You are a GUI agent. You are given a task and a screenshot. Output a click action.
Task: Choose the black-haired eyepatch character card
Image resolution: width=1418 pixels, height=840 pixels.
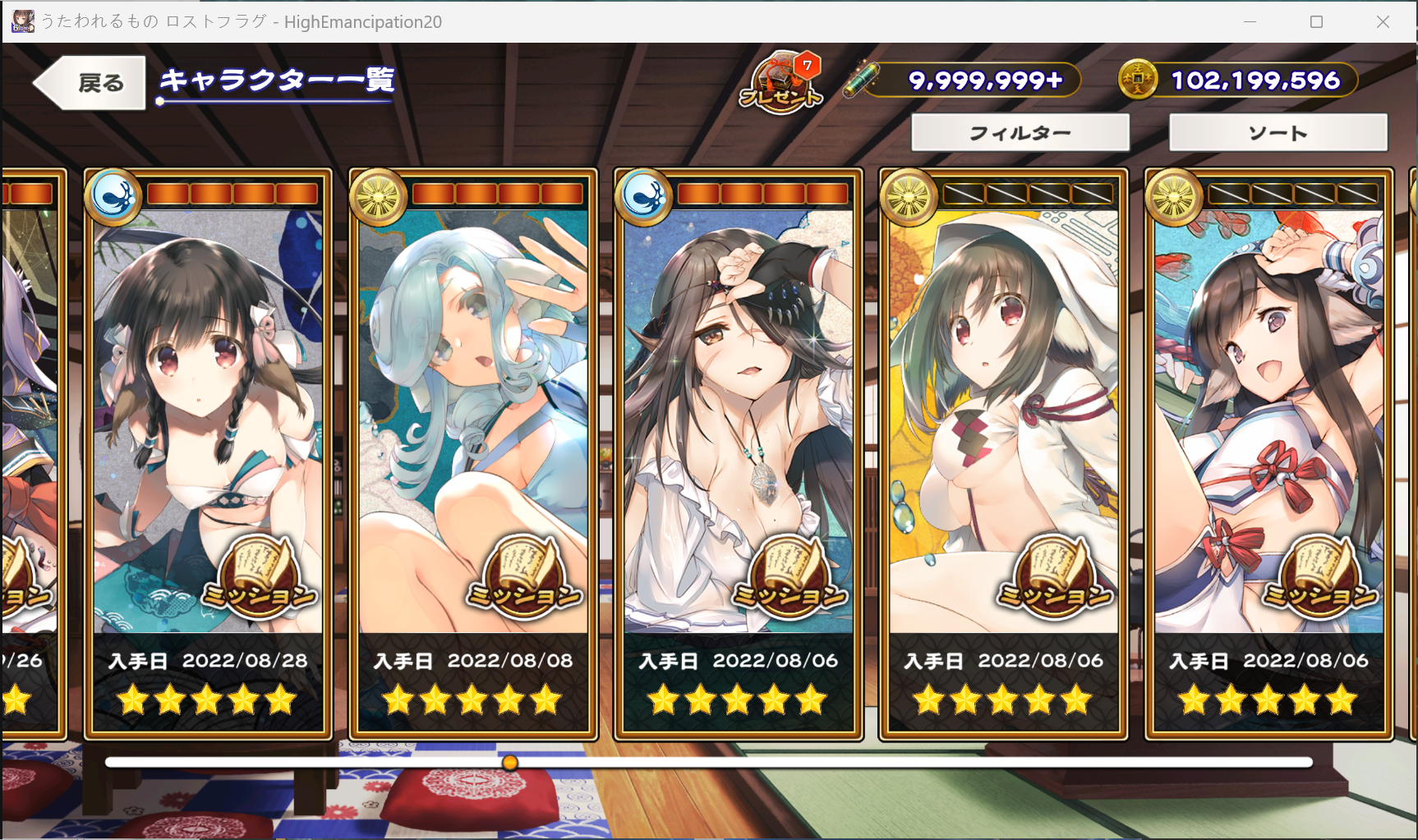738,452
